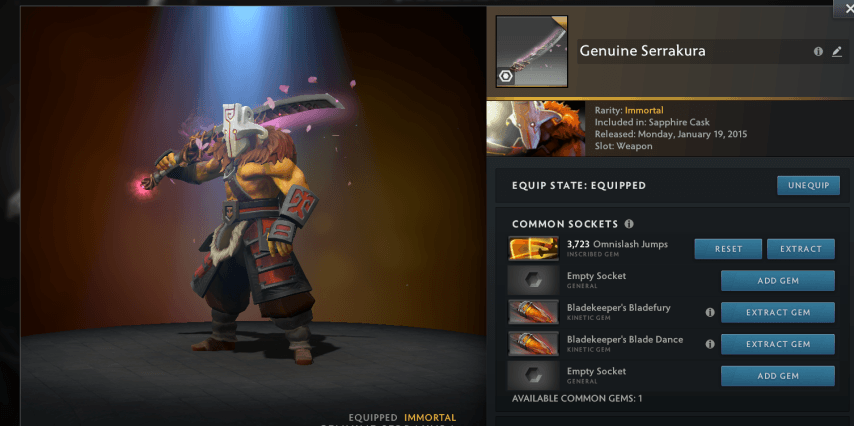Select the Serrakura sword thumbnail
This screenshot has height=426, width=854.
531,51
